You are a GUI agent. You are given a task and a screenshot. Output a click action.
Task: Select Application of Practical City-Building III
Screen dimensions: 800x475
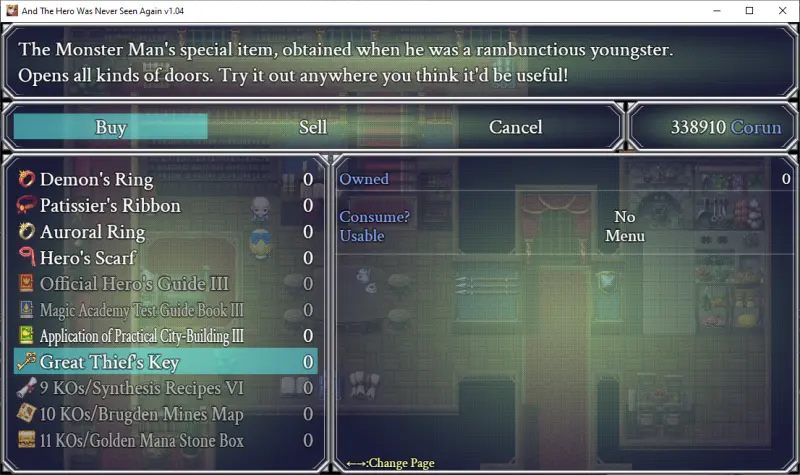pyautogui.click(x=141, y=336)
